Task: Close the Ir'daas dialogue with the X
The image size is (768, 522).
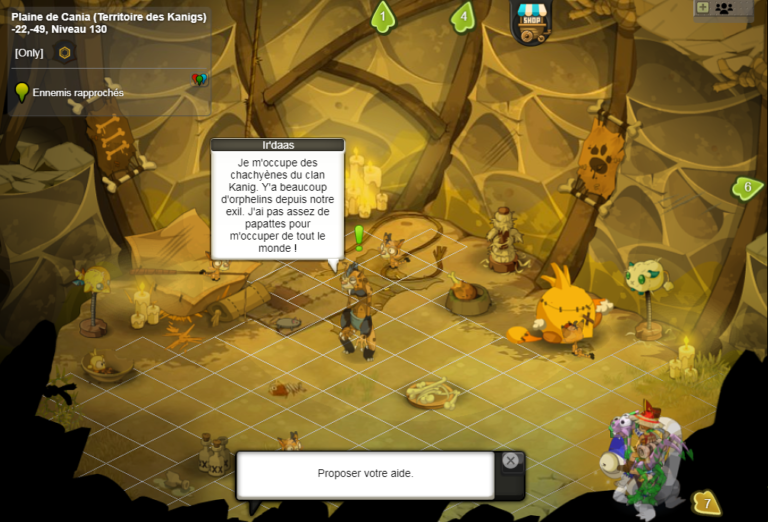Action: tap(511, 461)
